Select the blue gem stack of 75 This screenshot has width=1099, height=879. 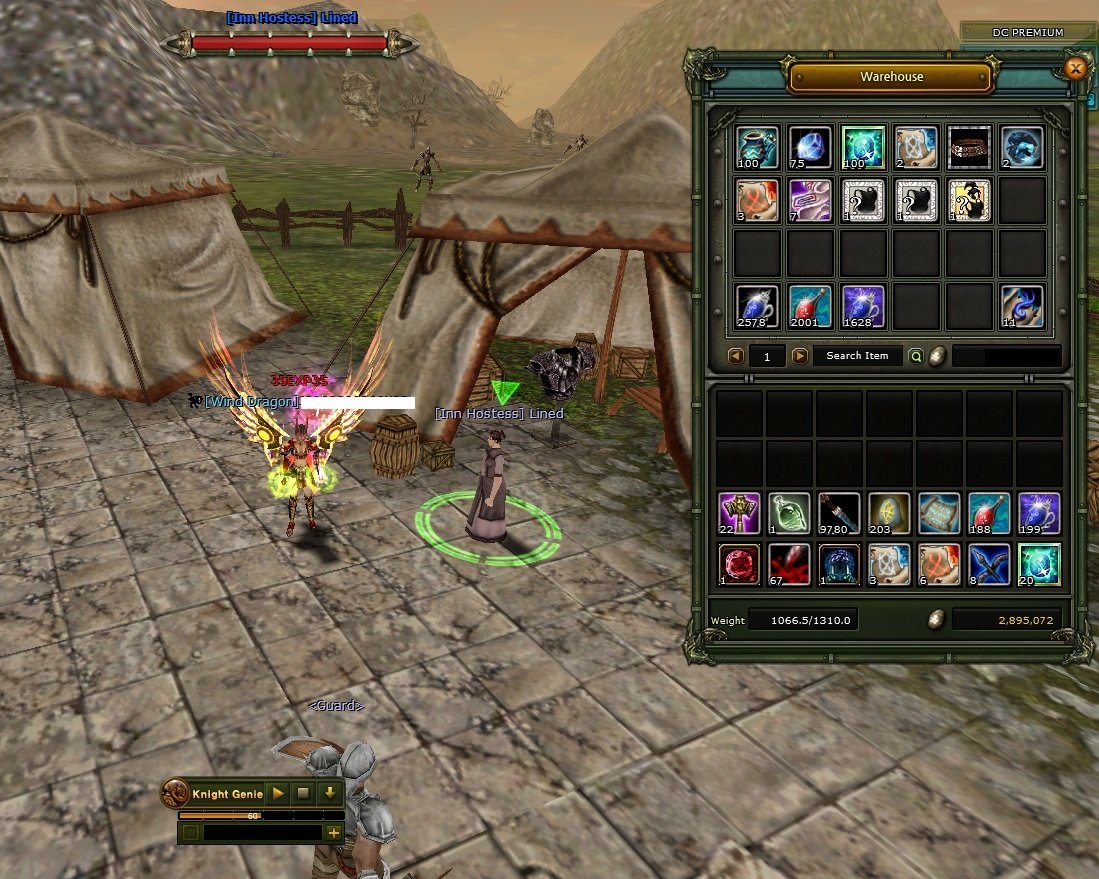click(x=809, y=147)
